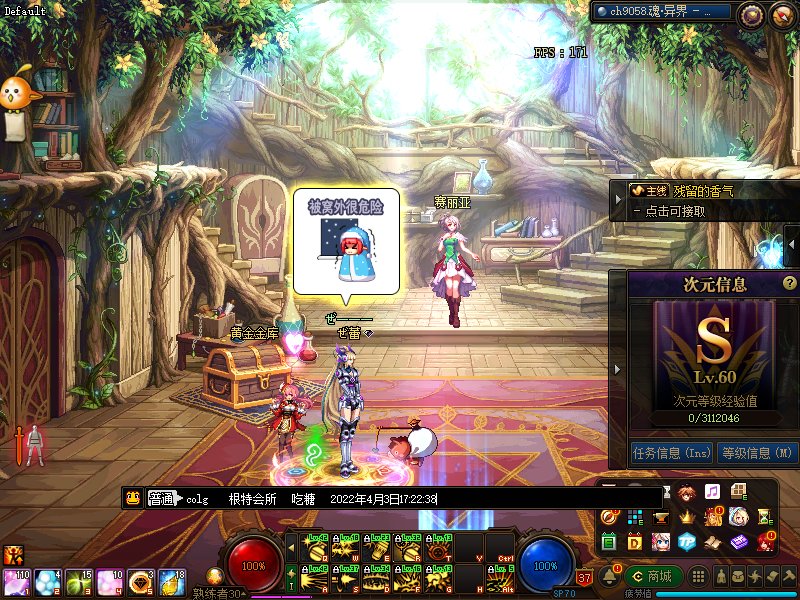The width and height of the screenshot is (800, 600).
Task: Click the 普通 chat channel button
Action: (161, 498)
